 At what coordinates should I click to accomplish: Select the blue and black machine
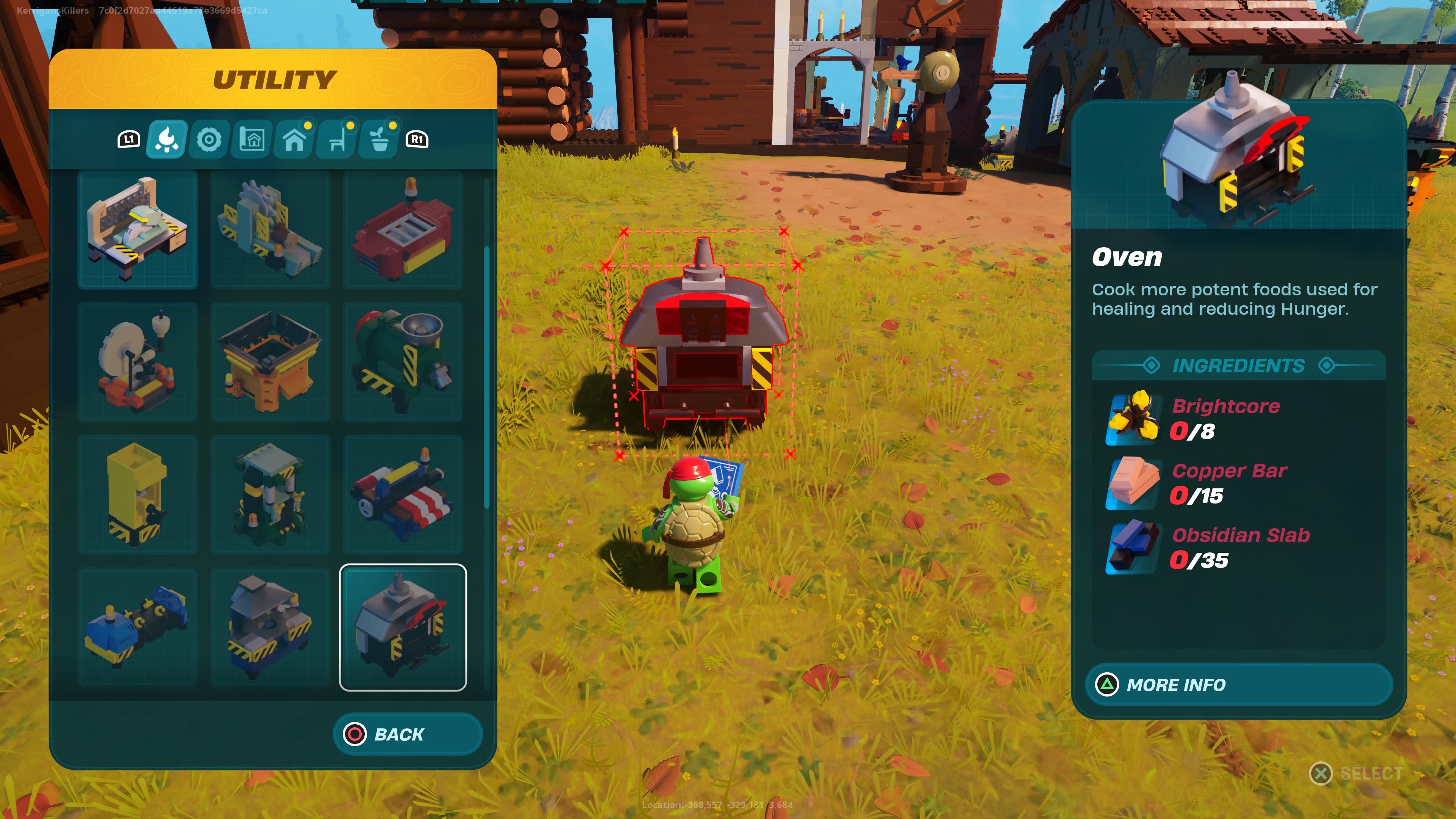pyautogui.click(x=137, y=628)
